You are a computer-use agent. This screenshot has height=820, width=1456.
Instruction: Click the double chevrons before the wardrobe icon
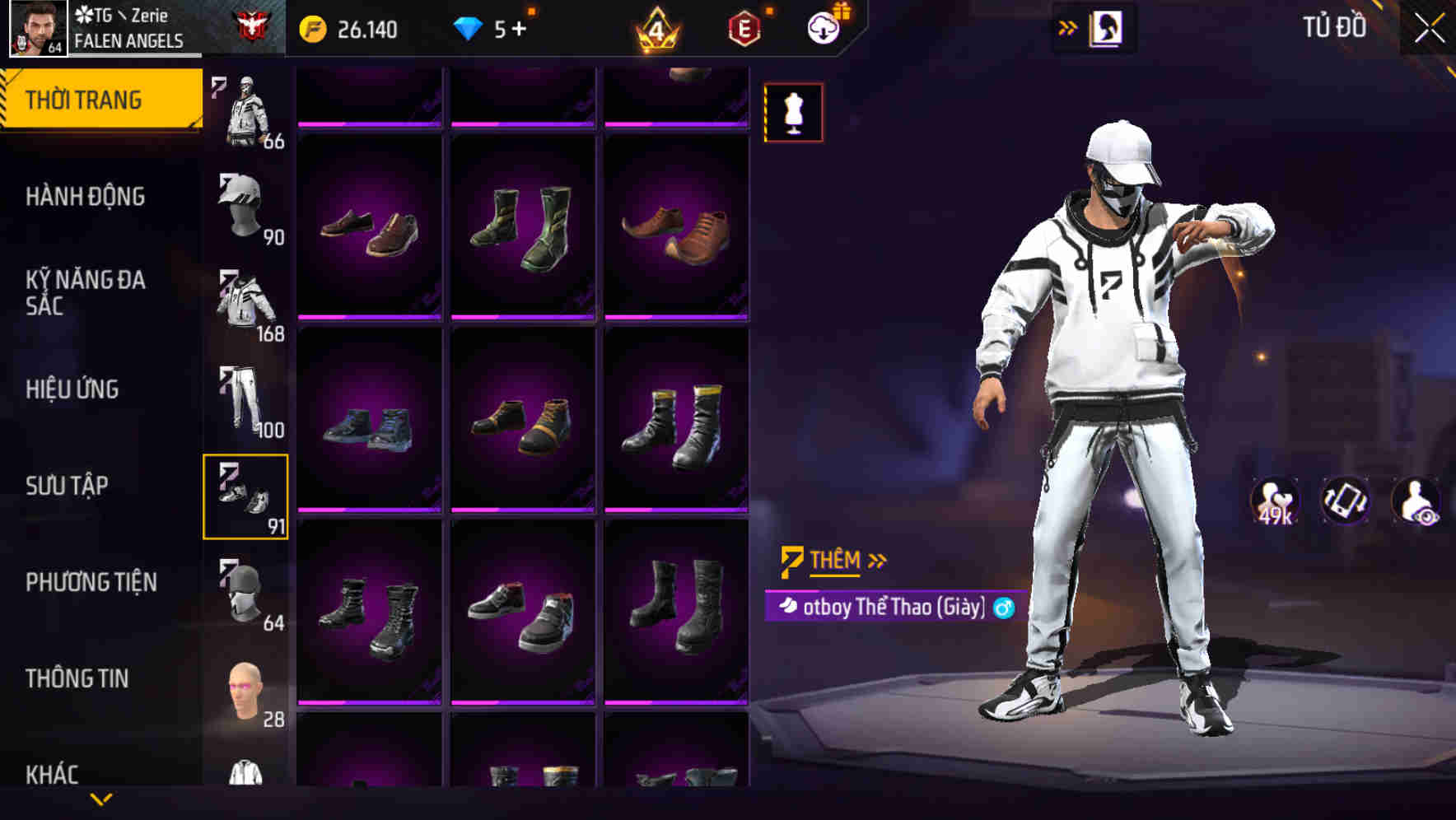pos(1069,27)
